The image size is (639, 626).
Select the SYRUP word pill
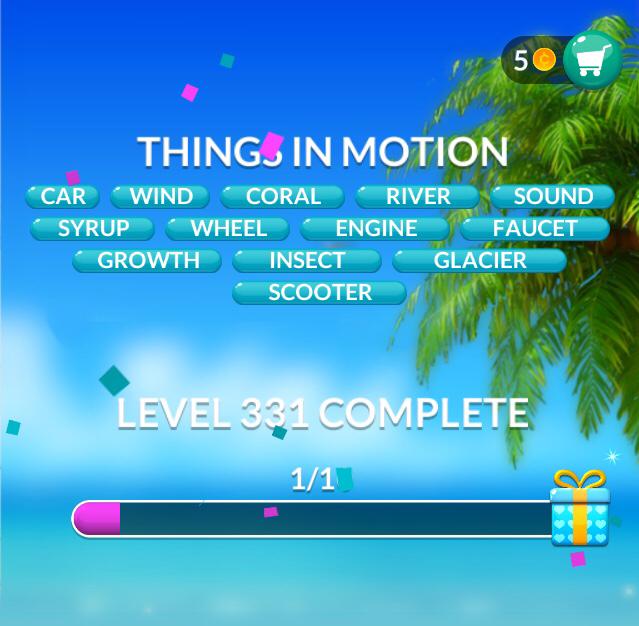click(93, 228)
